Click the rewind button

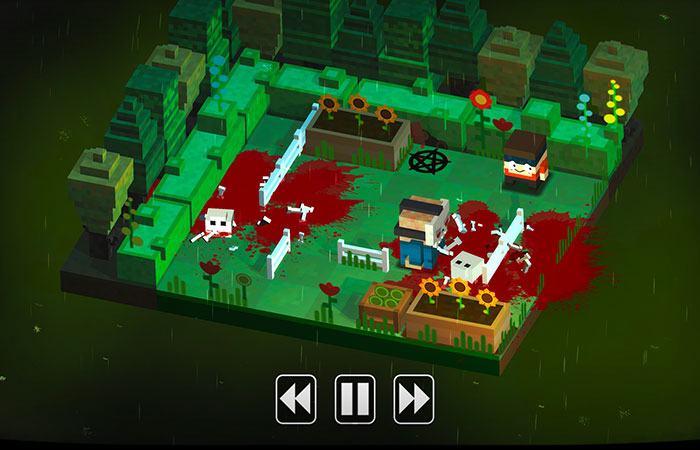pyautogui.click(x=296, y=399)
